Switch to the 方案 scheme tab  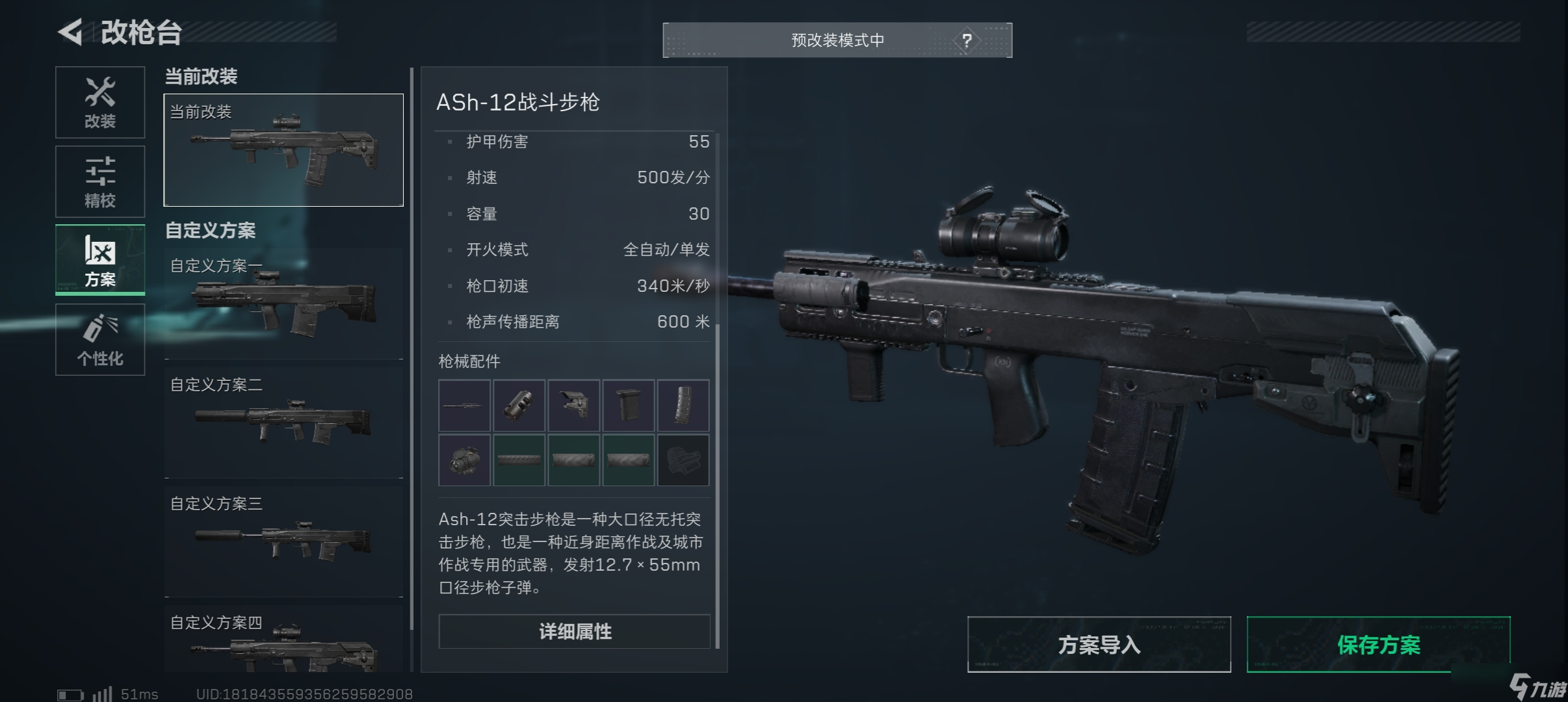[100, 260]
